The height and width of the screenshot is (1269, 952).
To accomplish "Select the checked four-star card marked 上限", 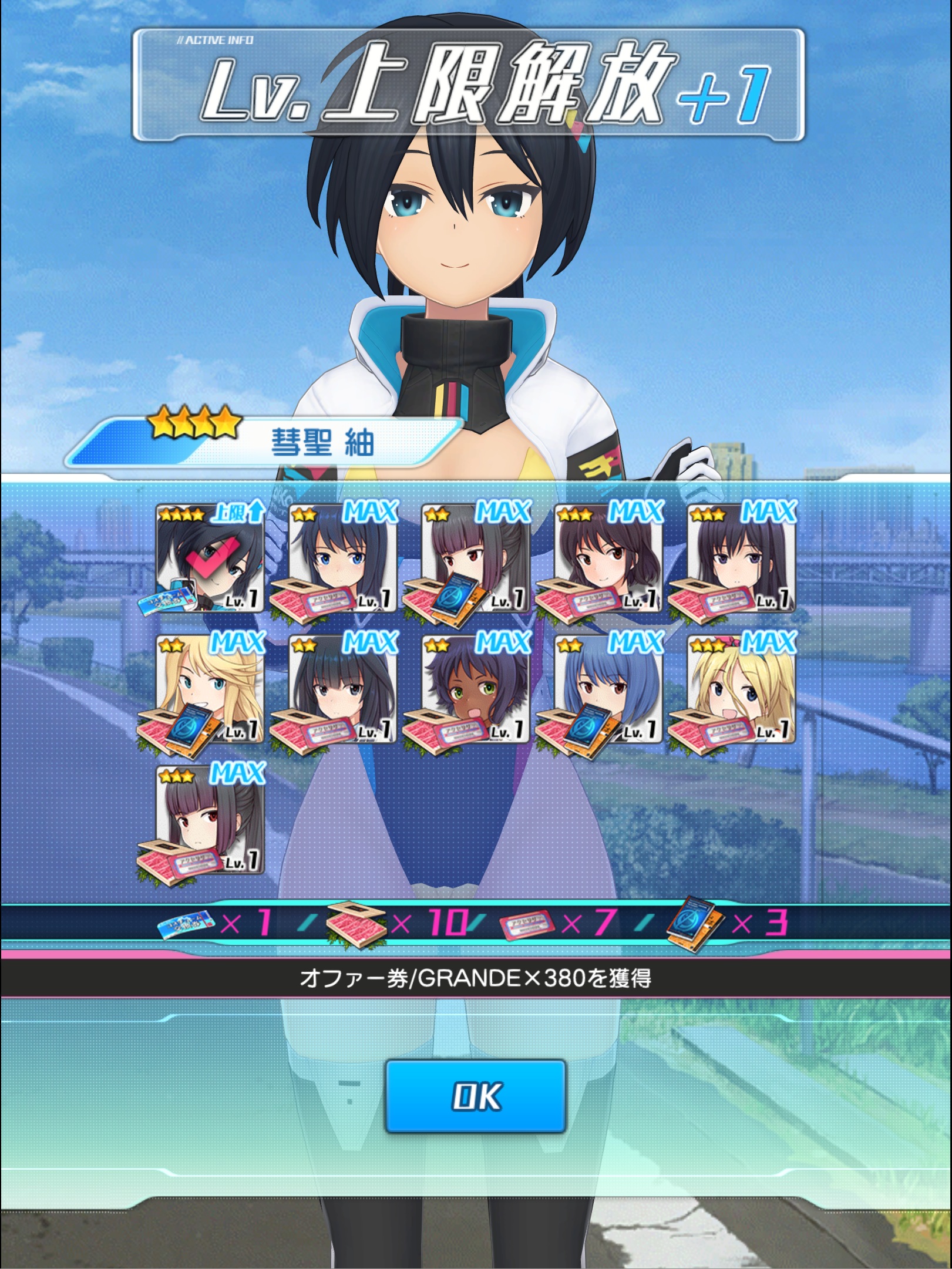I will coord(210,558).
